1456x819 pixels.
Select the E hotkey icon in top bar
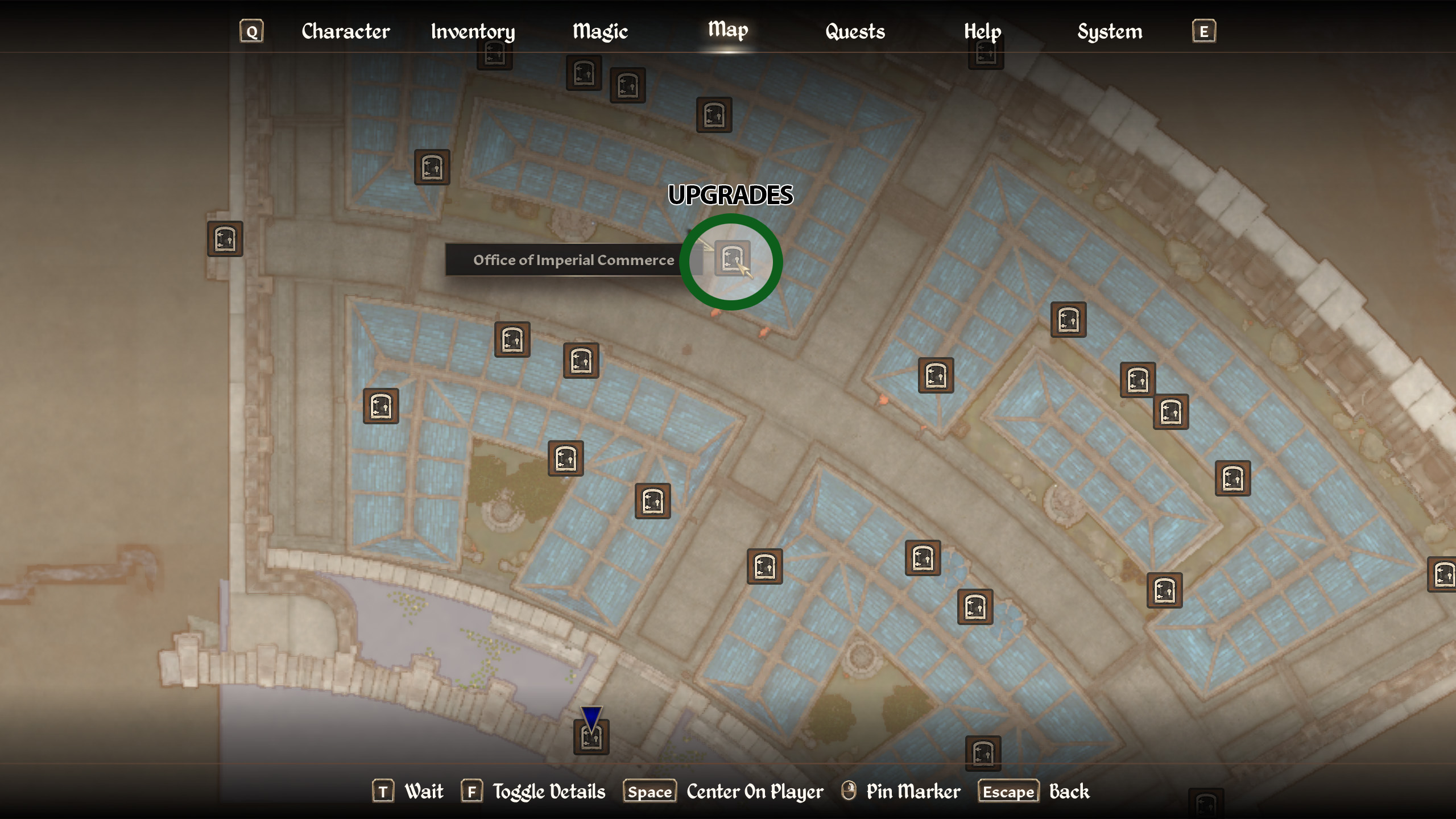coord(1203,31)
